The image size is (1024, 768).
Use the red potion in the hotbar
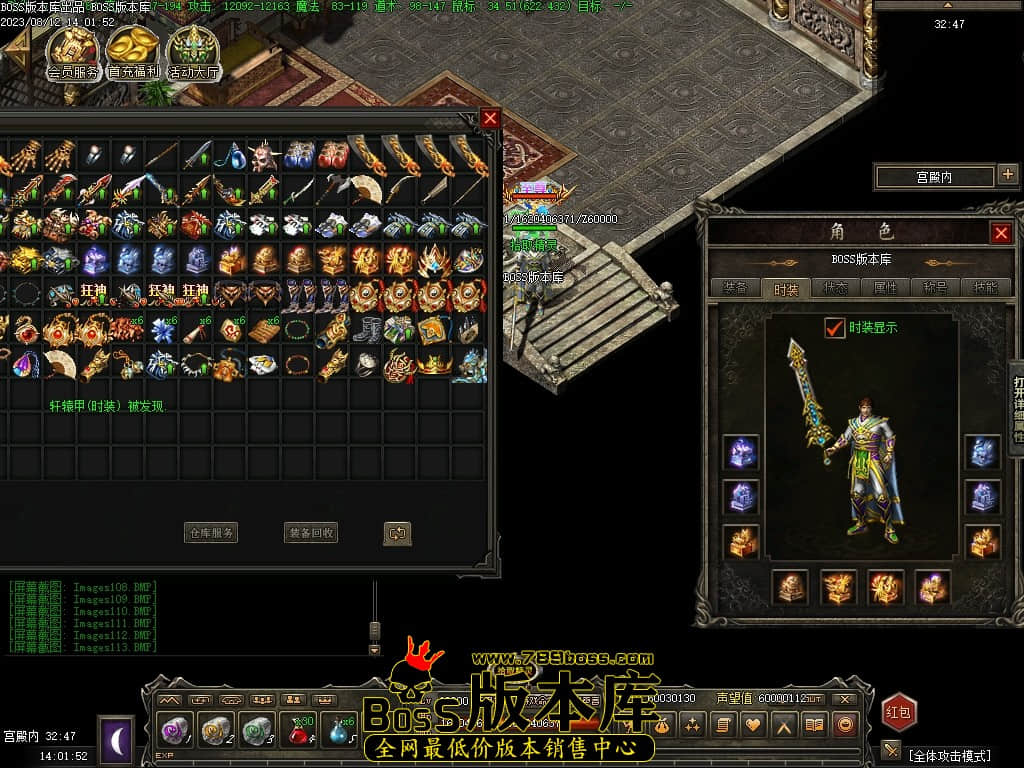(297, 730)
